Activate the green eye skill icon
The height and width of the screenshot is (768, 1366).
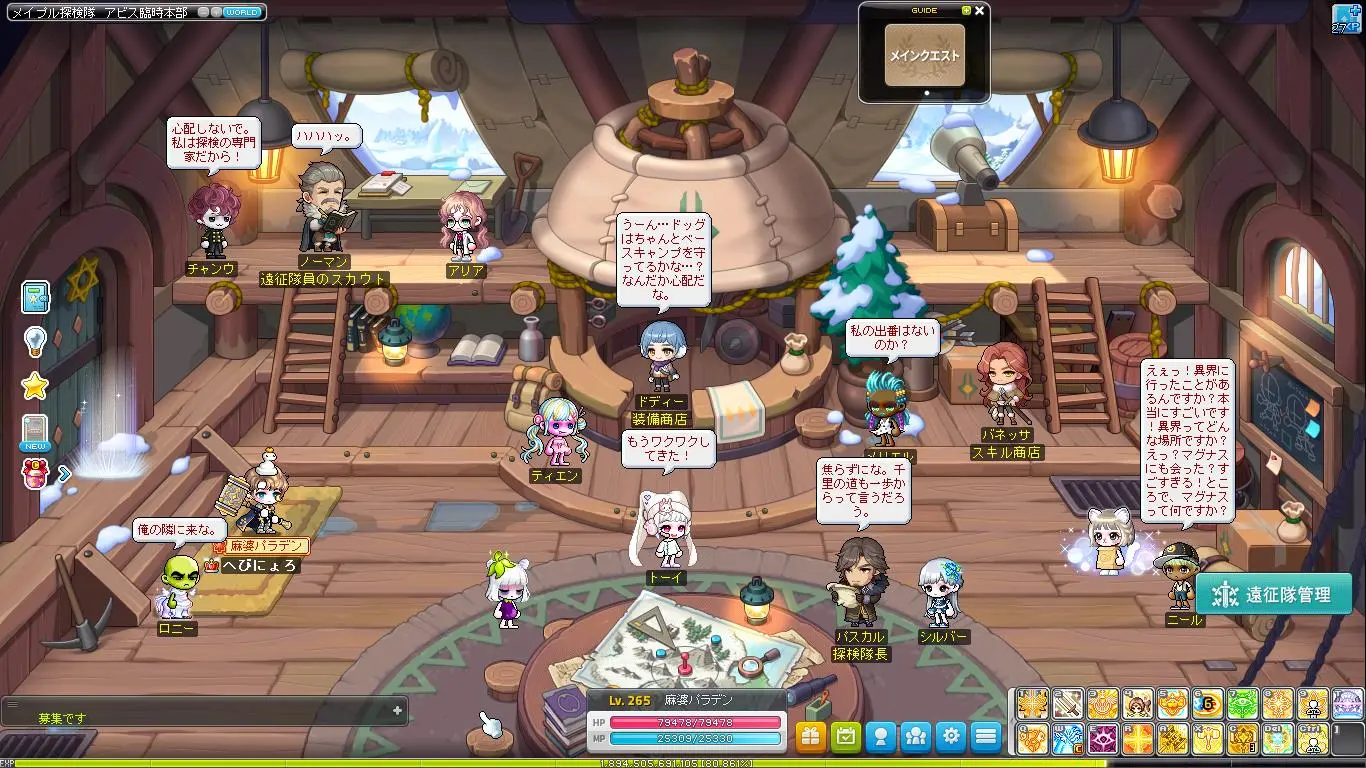pos(1243,704)
